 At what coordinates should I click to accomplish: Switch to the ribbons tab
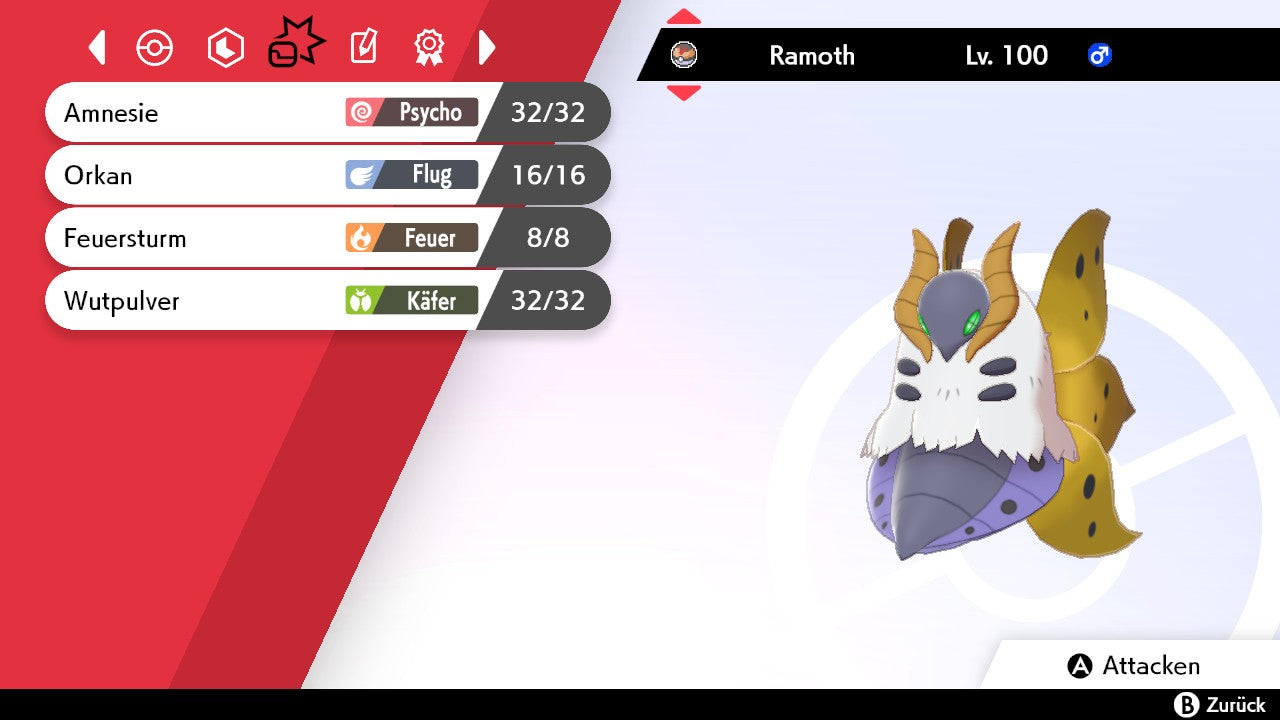click(x=429, y=47)
